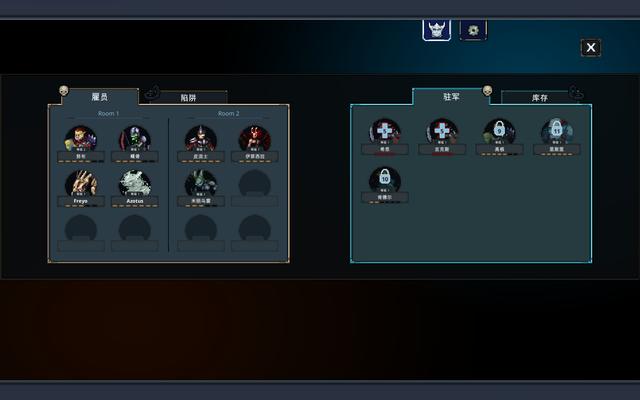The width and height of the screenshot is (640, 400).
Task: Choose the Aestus monster portrait
Action: click(x=135, y=183)
